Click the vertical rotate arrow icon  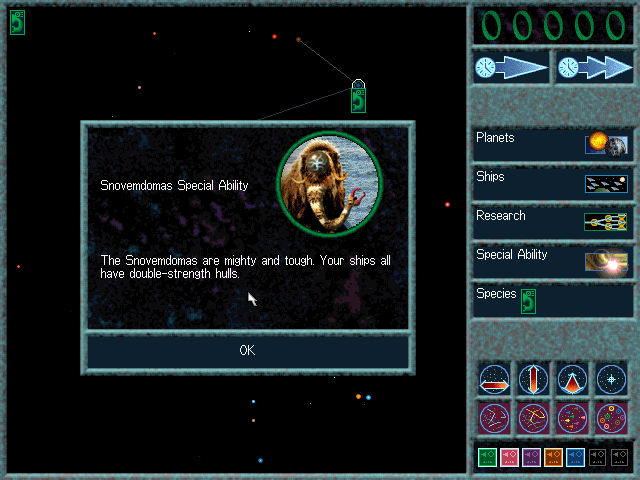tap(533, 379)
